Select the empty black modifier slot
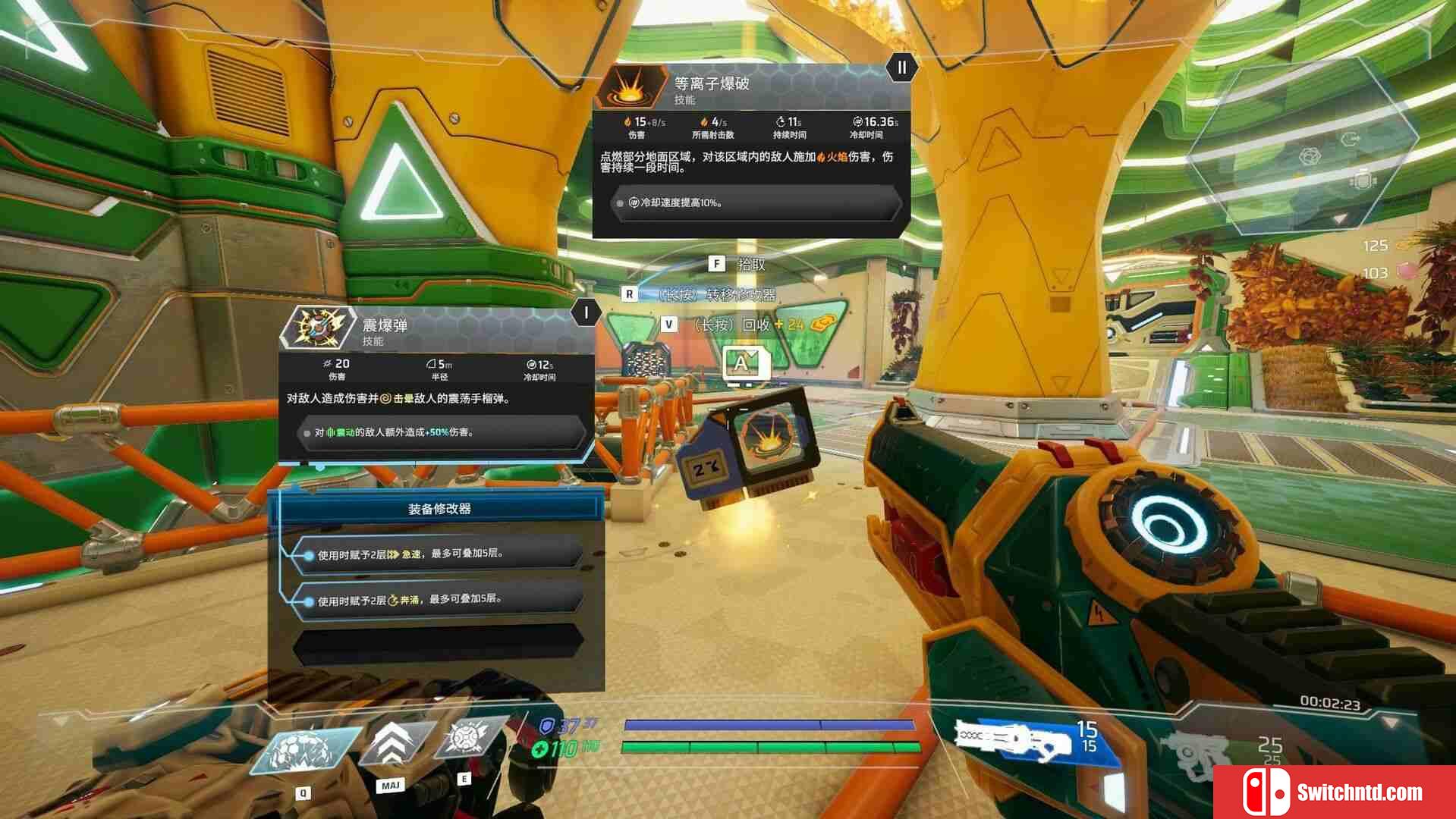 pos(438,645)
